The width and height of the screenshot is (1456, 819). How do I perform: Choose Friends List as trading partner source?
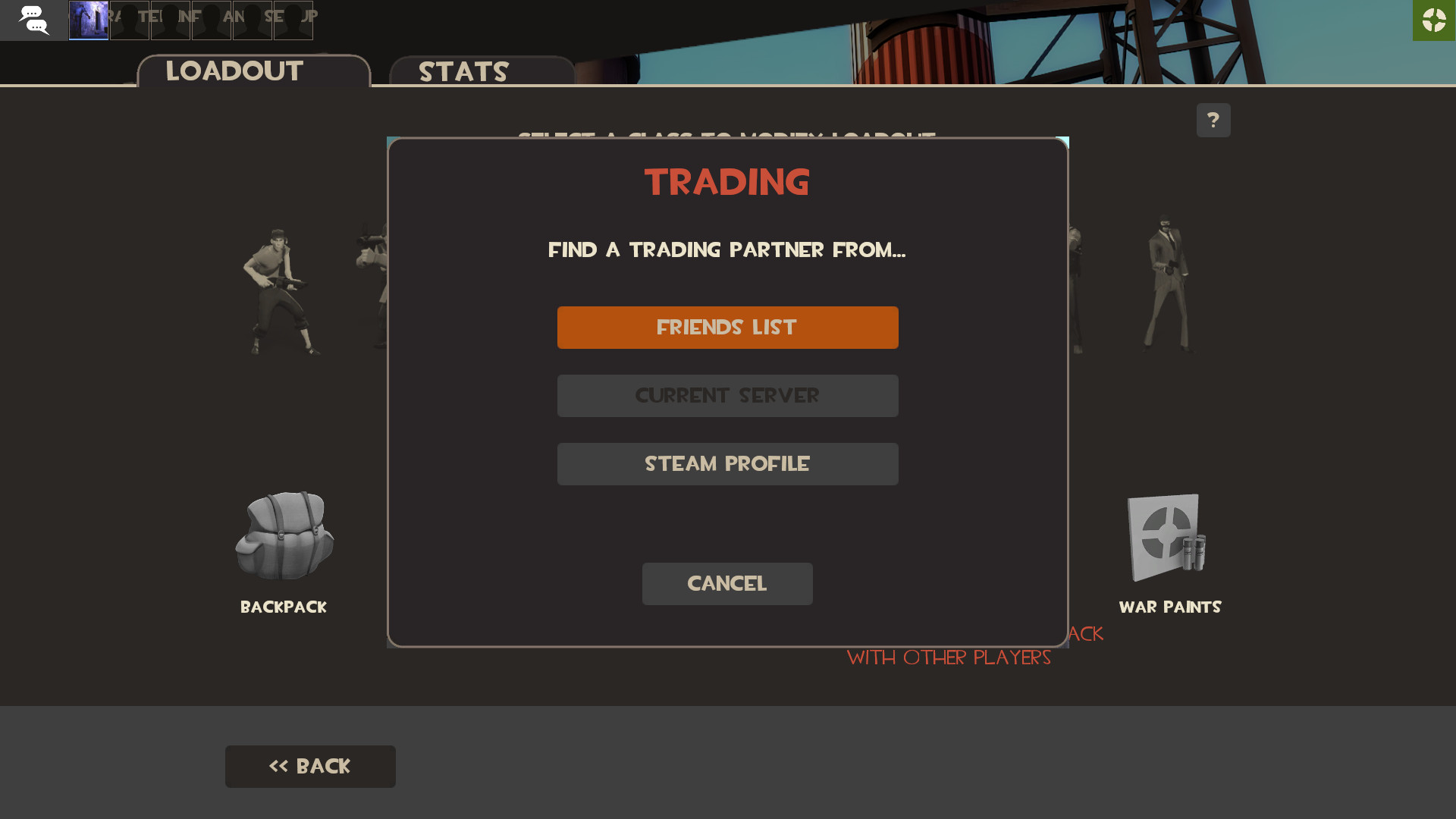click(726, 327)
